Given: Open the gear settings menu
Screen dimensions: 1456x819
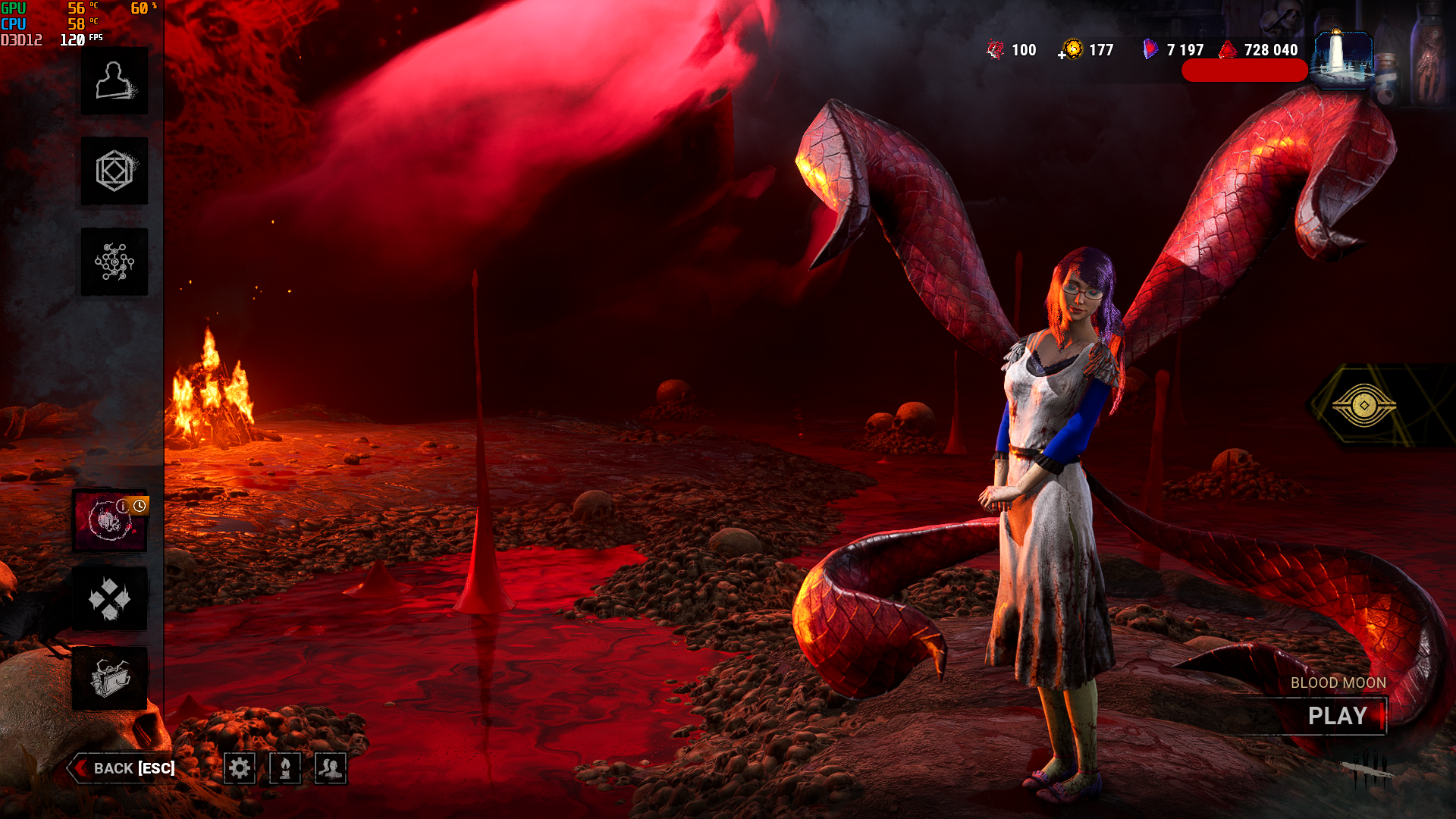Looking at the screenshot, I should pyautogui.click(x=240, y=768).
